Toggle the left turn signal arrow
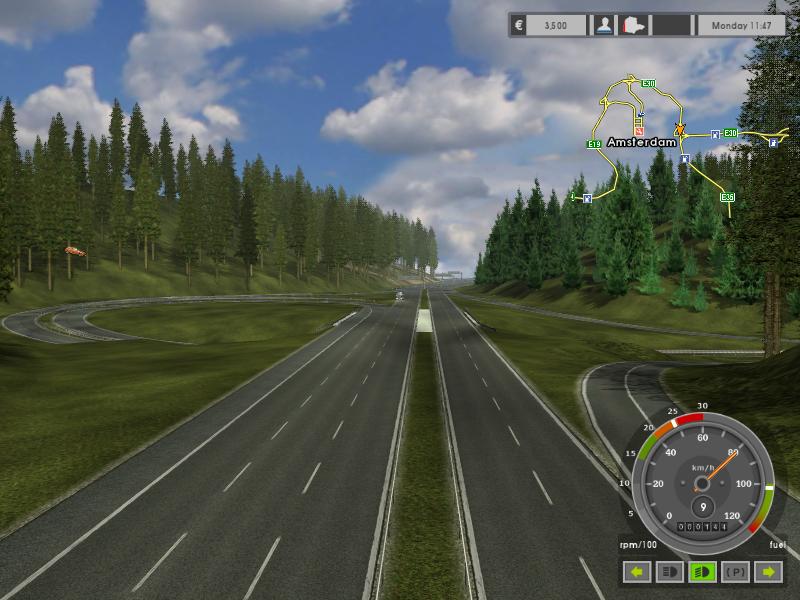This screenshot has height=600, width=800. tap(636, 572)
